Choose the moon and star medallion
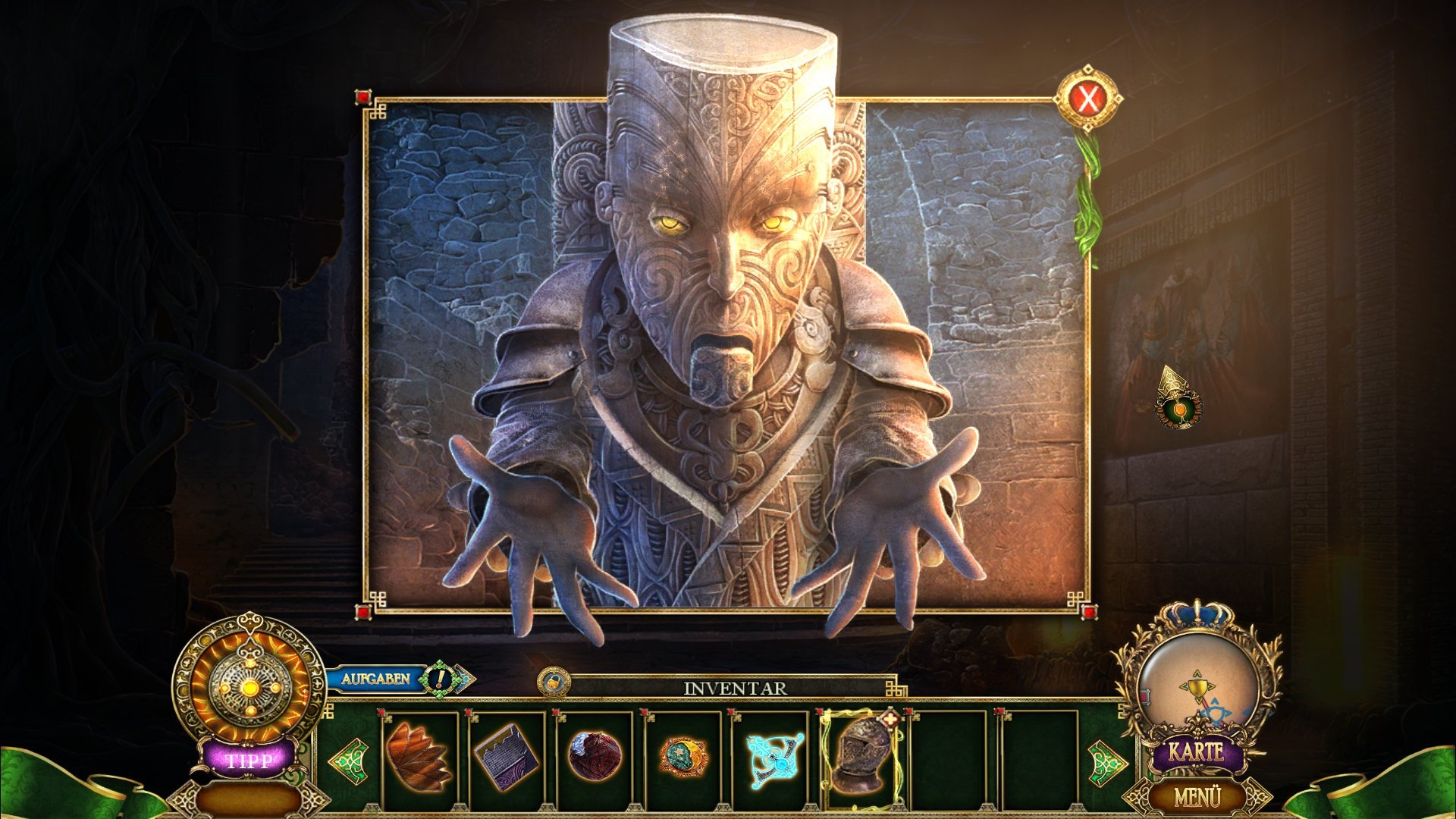Screen dimensions: 1456x819 [x=682, y=756]
